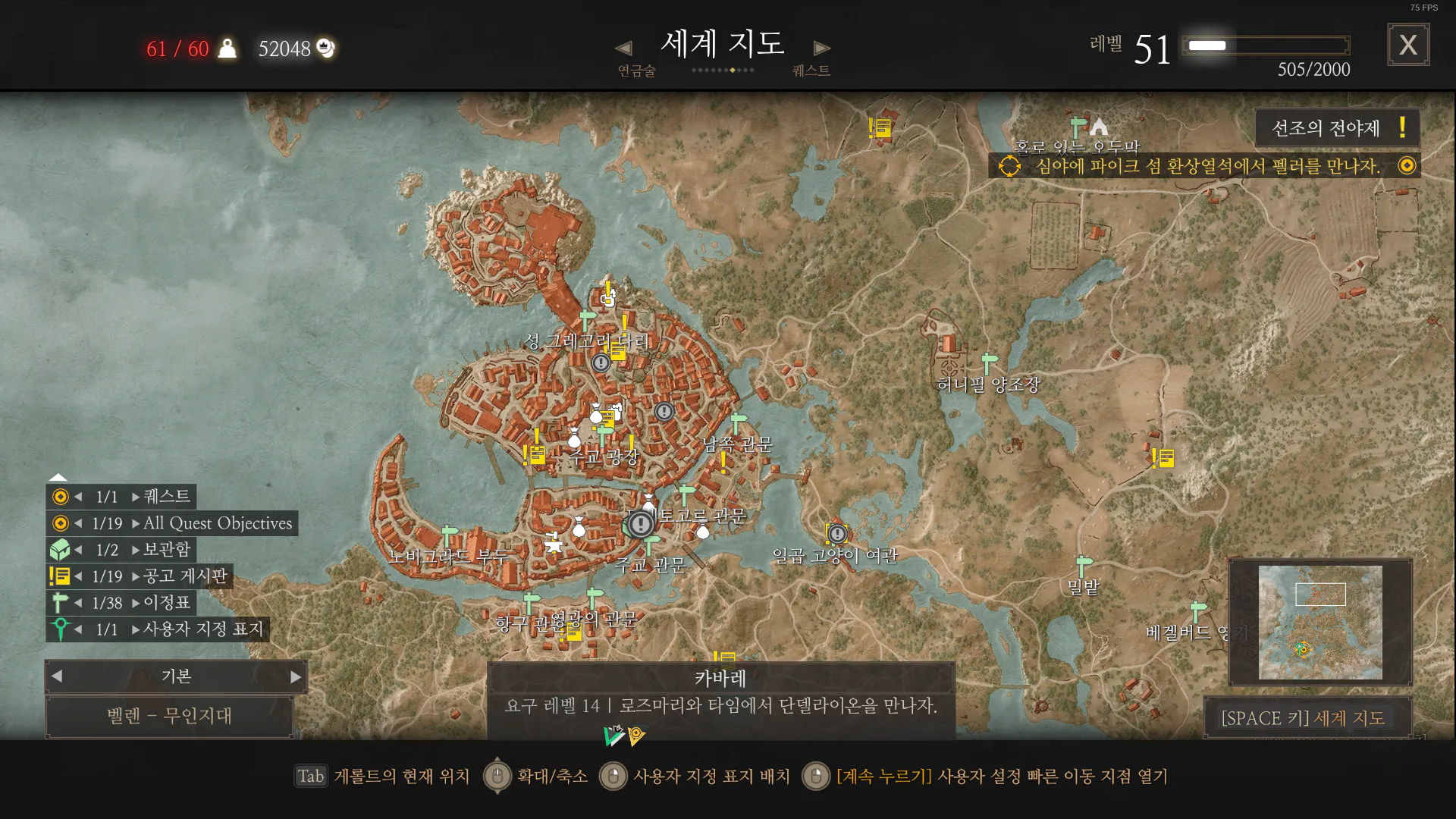Cycle the 기본 filter preset to next
This screenshot has height=819, width=1456.
pyautogui.click(x=296, y=676)
